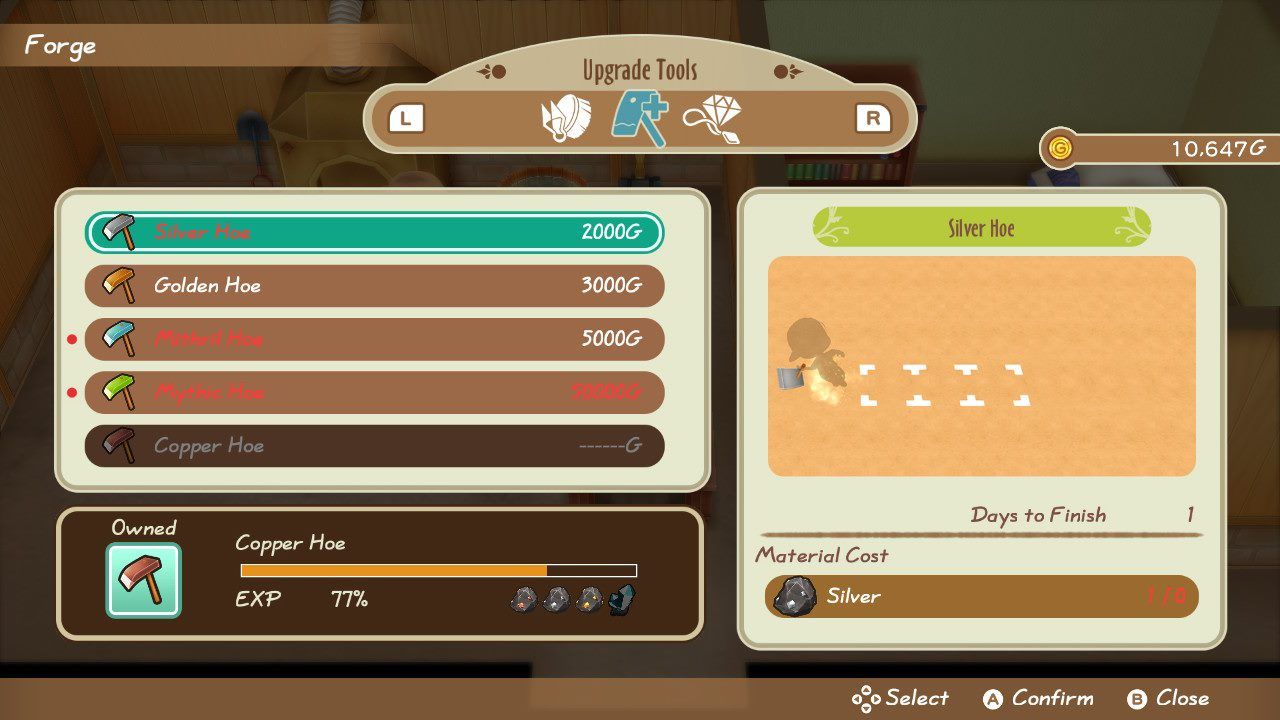1280x720 pixels.
Task: Switch to the Upgrade Tools hammer tab
Action: point(640,118)
